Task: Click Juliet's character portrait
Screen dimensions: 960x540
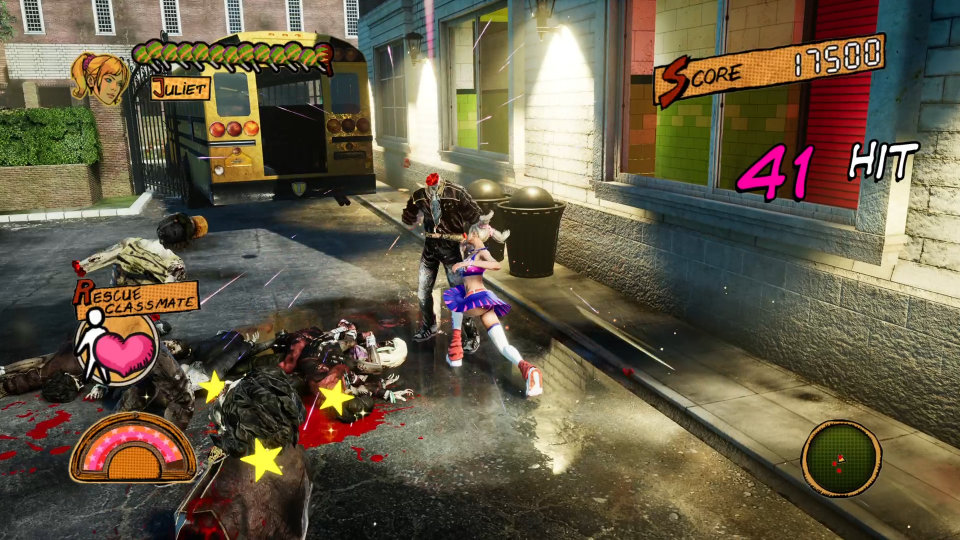Action: (x=99, y=77)
